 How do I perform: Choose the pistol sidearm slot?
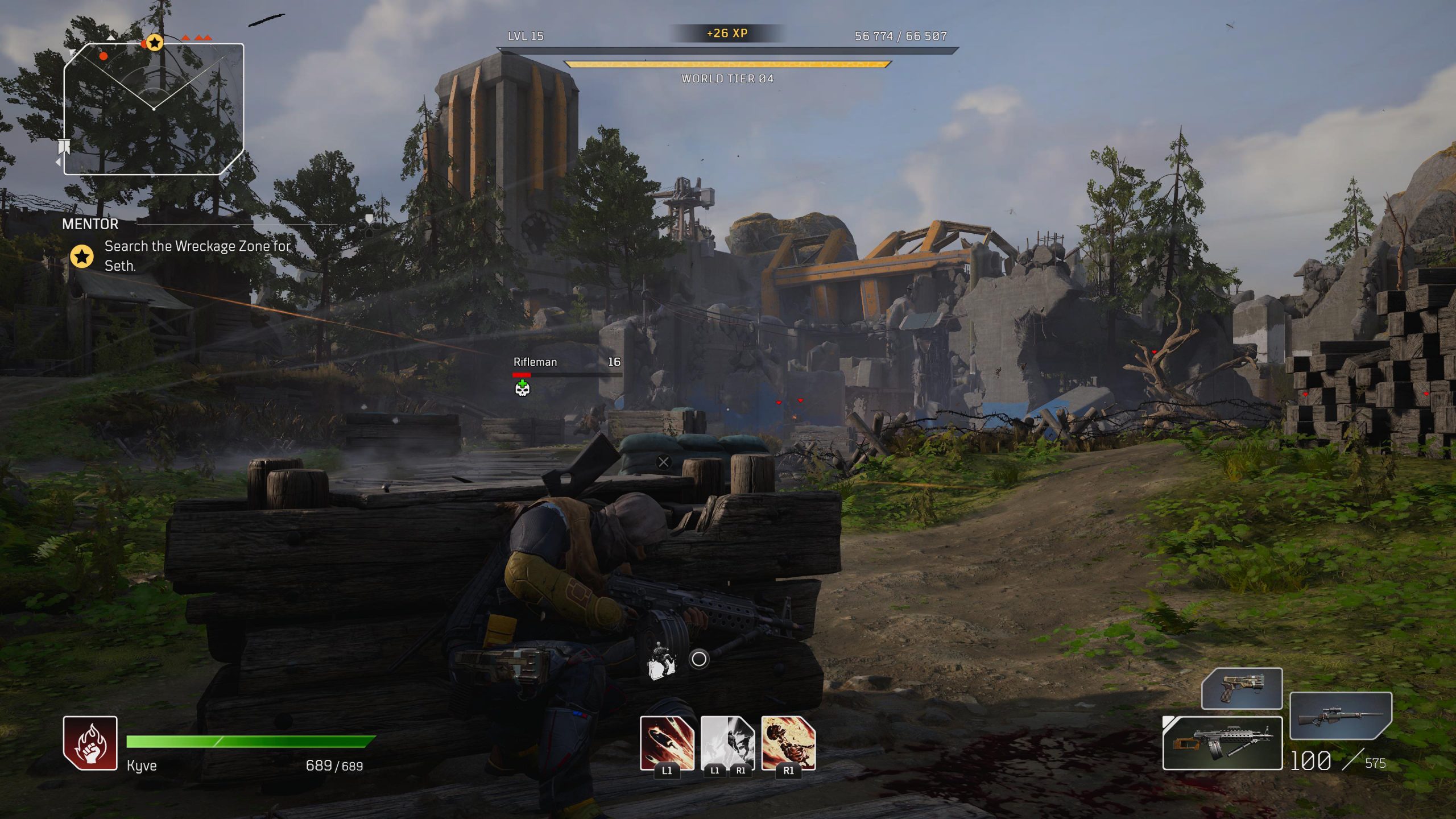click(1242, 689)
